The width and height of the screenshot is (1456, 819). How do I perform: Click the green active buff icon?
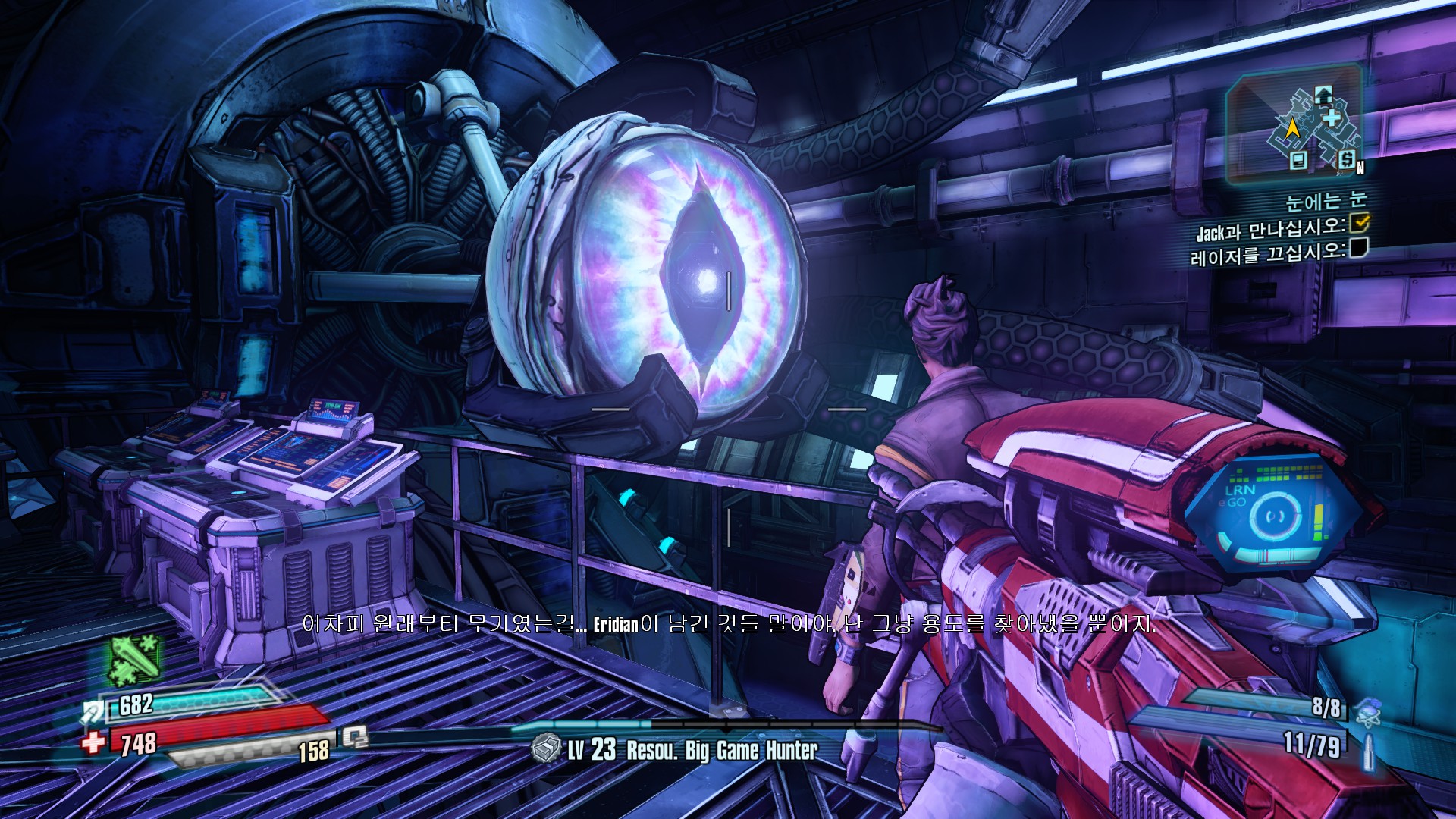(135, 660)
